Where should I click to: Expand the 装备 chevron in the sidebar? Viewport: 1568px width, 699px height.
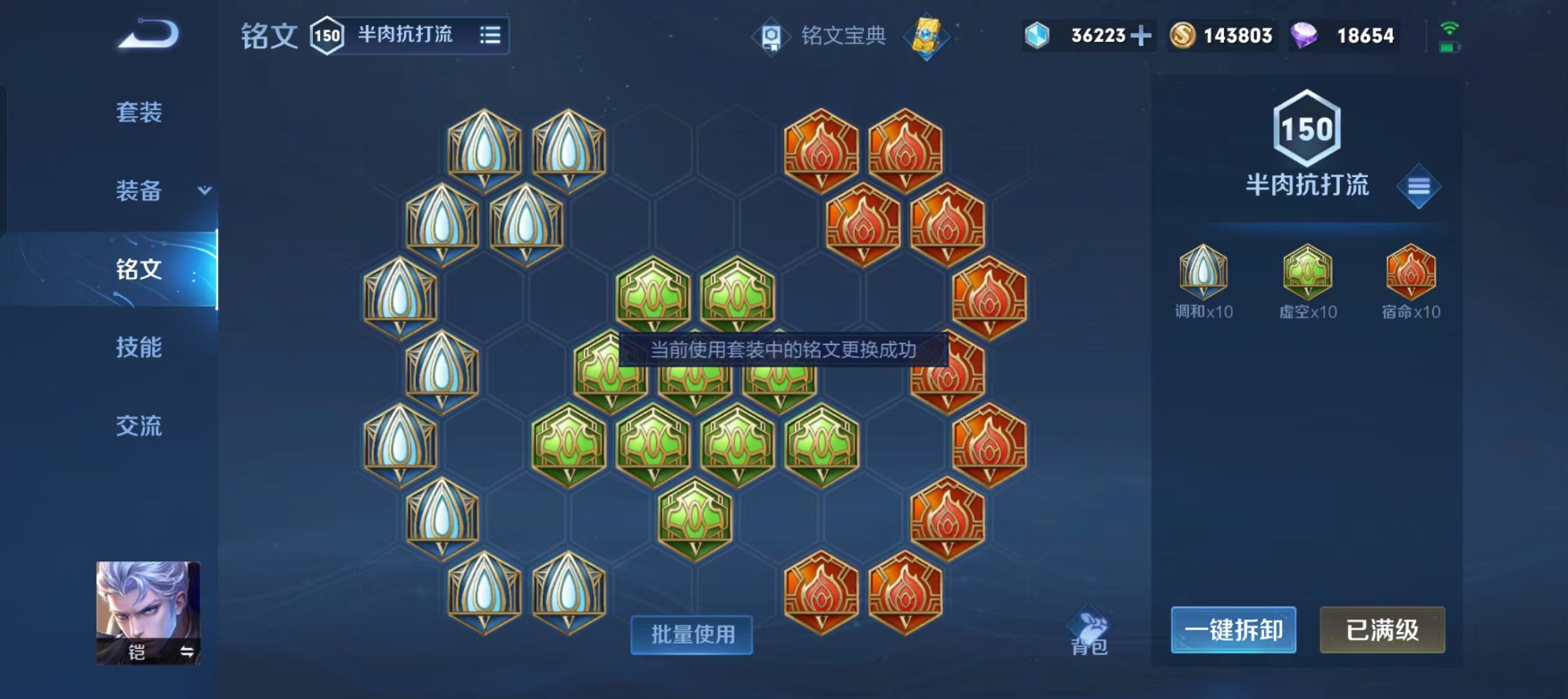point(204,192)
